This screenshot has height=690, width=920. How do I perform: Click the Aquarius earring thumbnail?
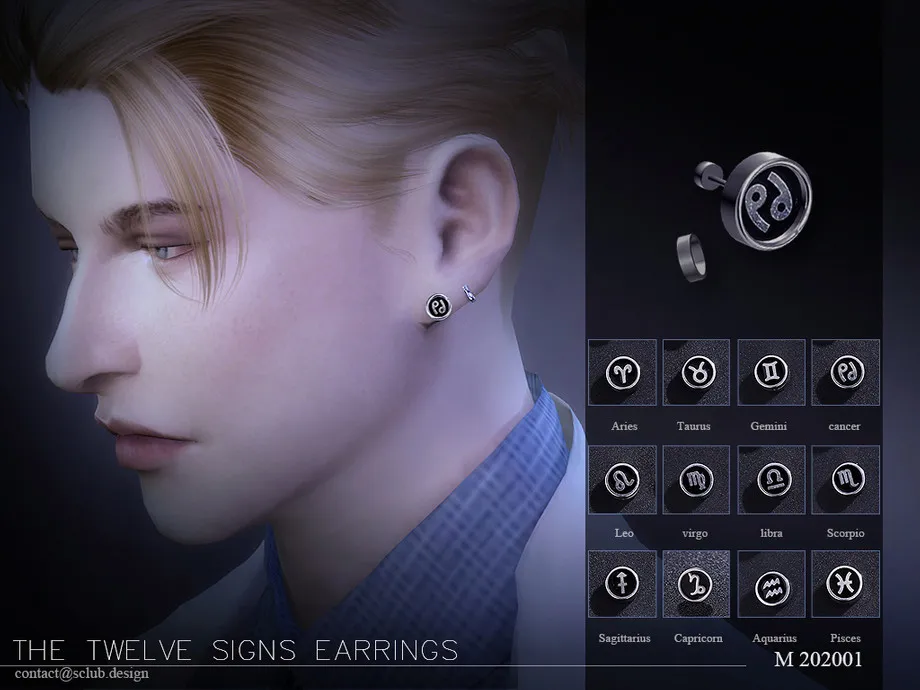(771, 584)
